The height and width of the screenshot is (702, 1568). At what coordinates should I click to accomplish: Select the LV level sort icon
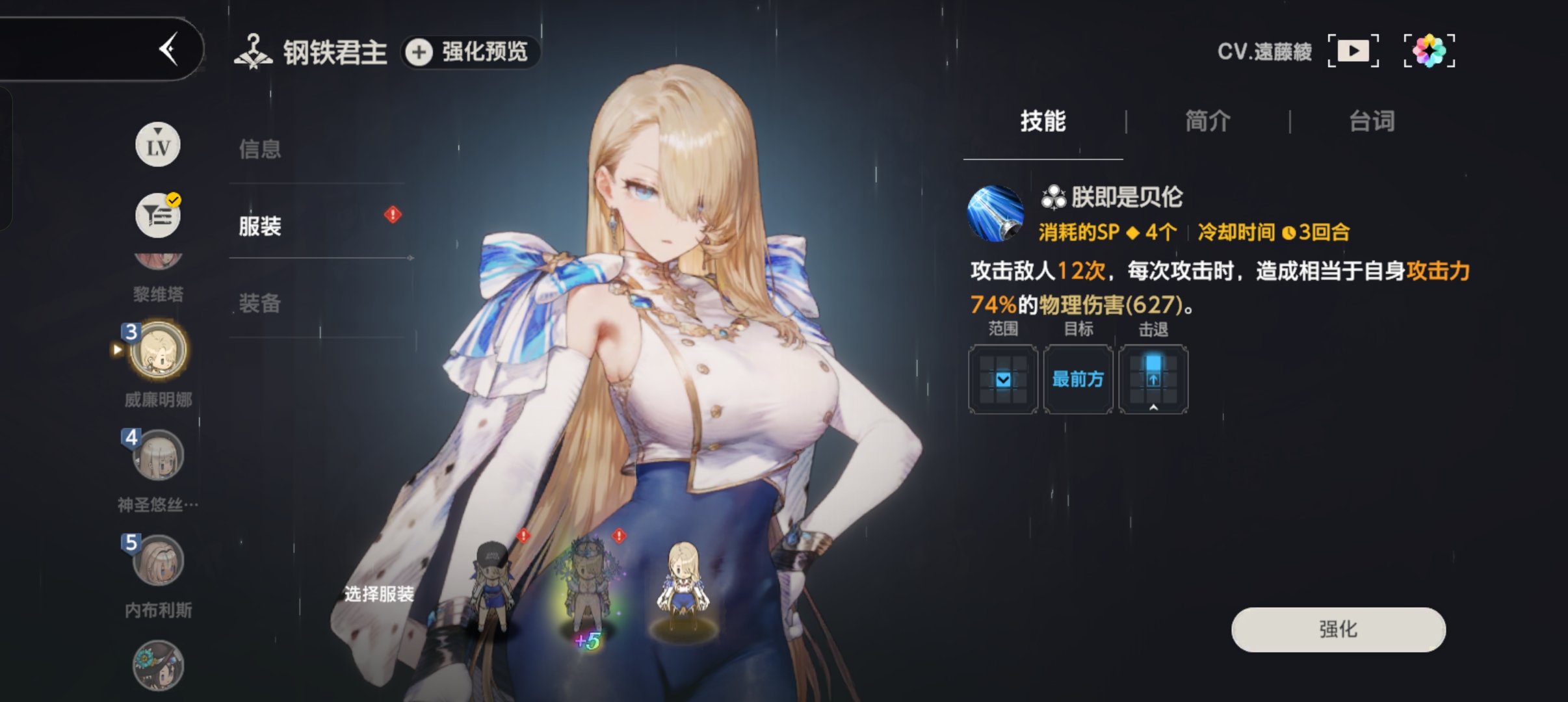tap(157, 144)
